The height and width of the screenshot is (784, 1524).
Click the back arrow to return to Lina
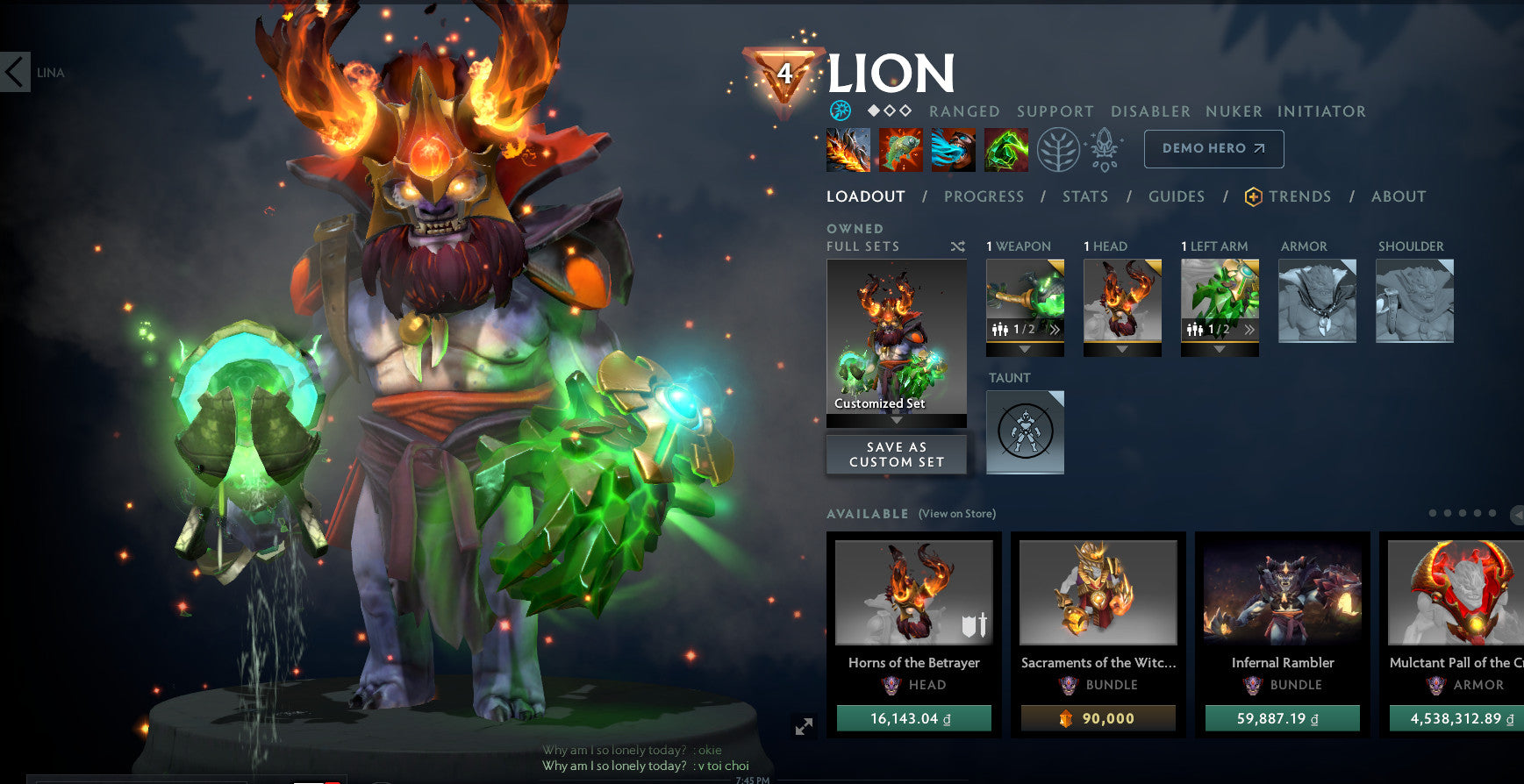(13, 72)
